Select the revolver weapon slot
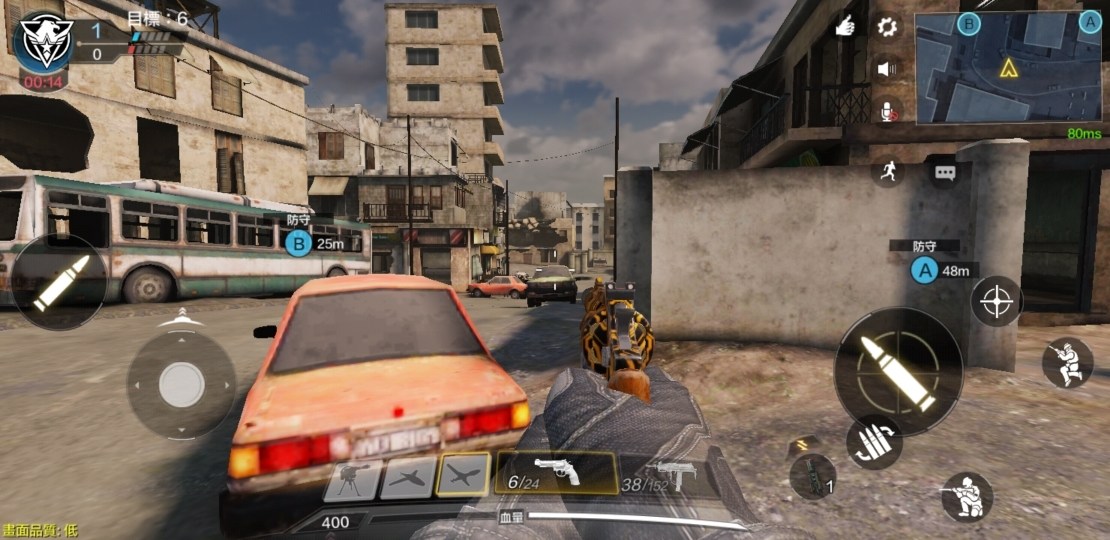Image resolution: width=1110 pixels, height=540 pixels. (556, 473)
